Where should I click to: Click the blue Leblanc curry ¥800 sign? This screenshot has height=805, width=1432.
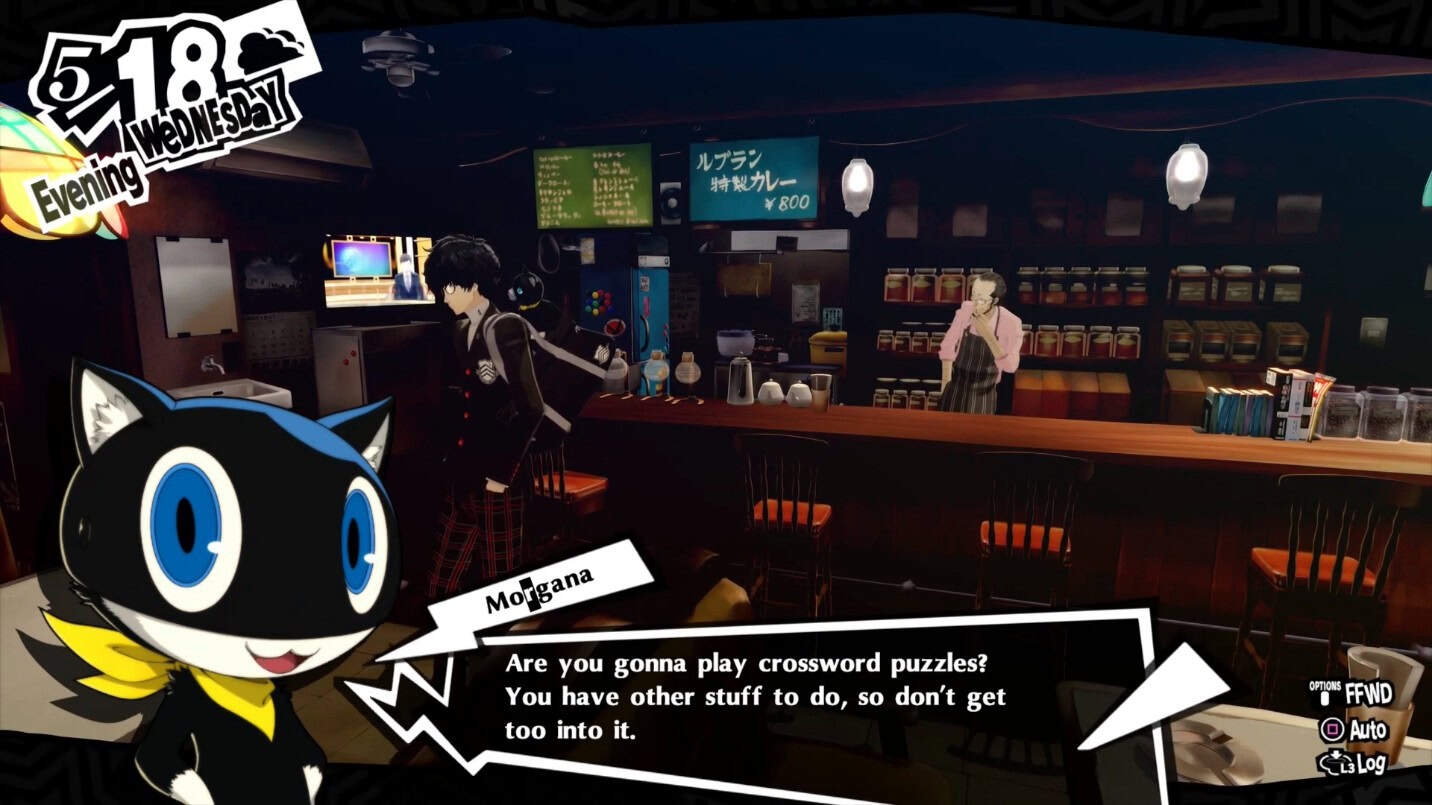coord(755,180)
